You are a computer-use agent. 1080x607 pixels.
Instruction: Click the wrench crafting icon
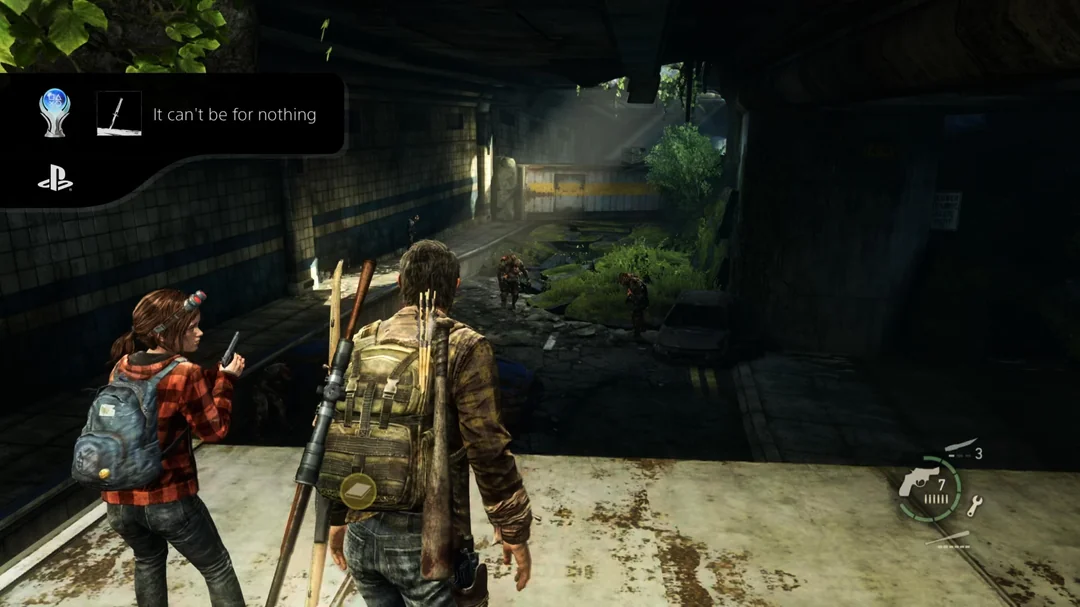click(974, 506)
